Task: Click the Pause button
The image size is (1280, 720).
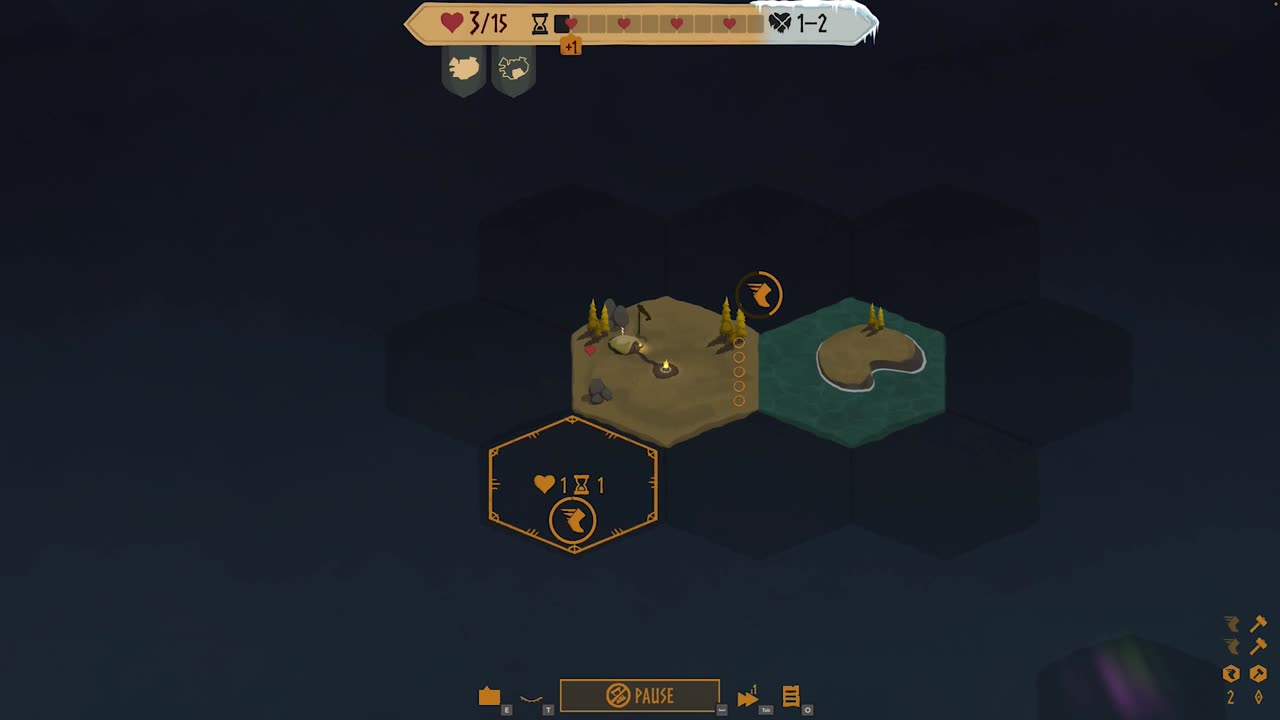Action: coord(639,695)
